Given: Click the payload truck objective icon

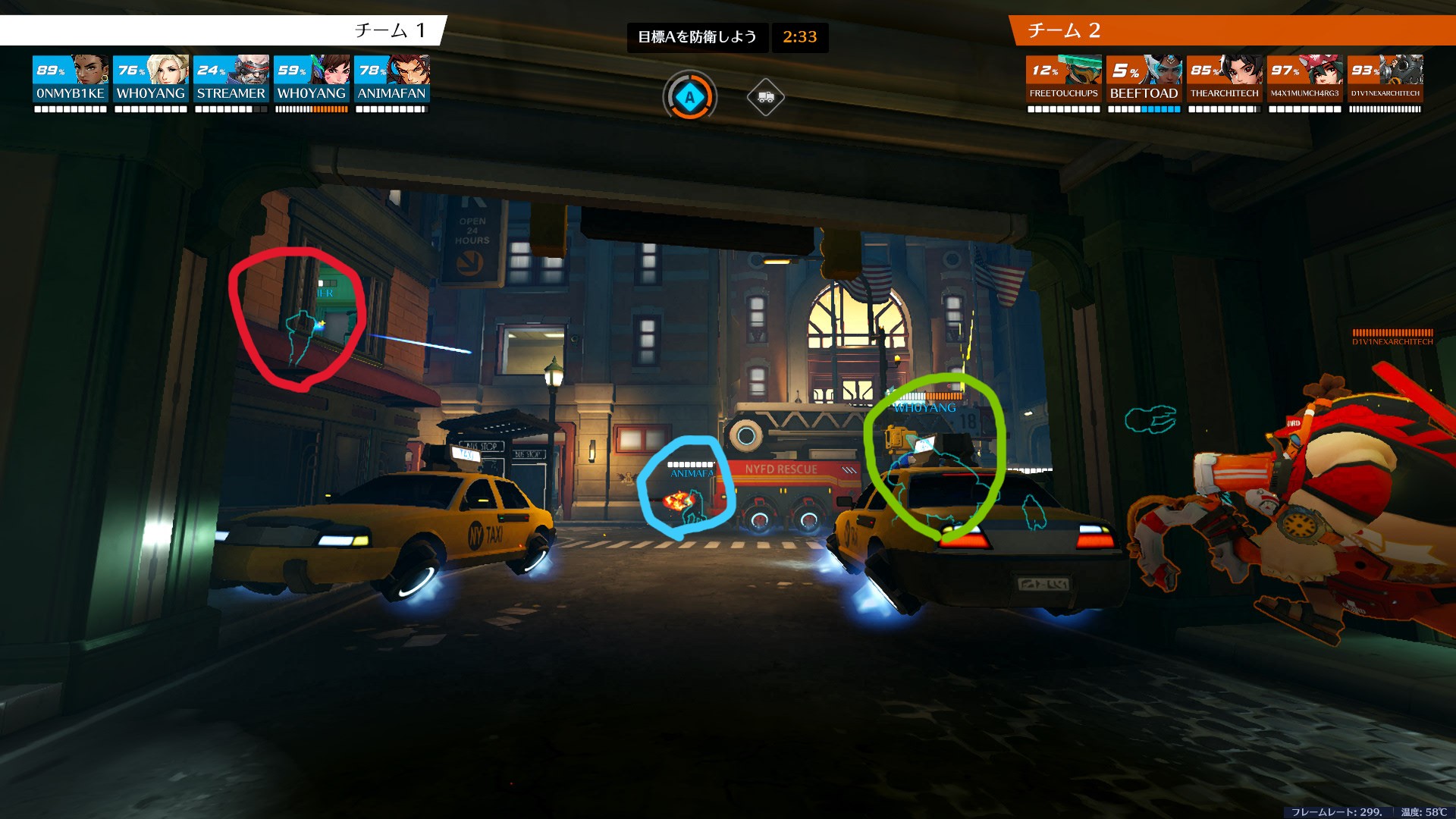Looking at the screenshot, I should point(765,97).
